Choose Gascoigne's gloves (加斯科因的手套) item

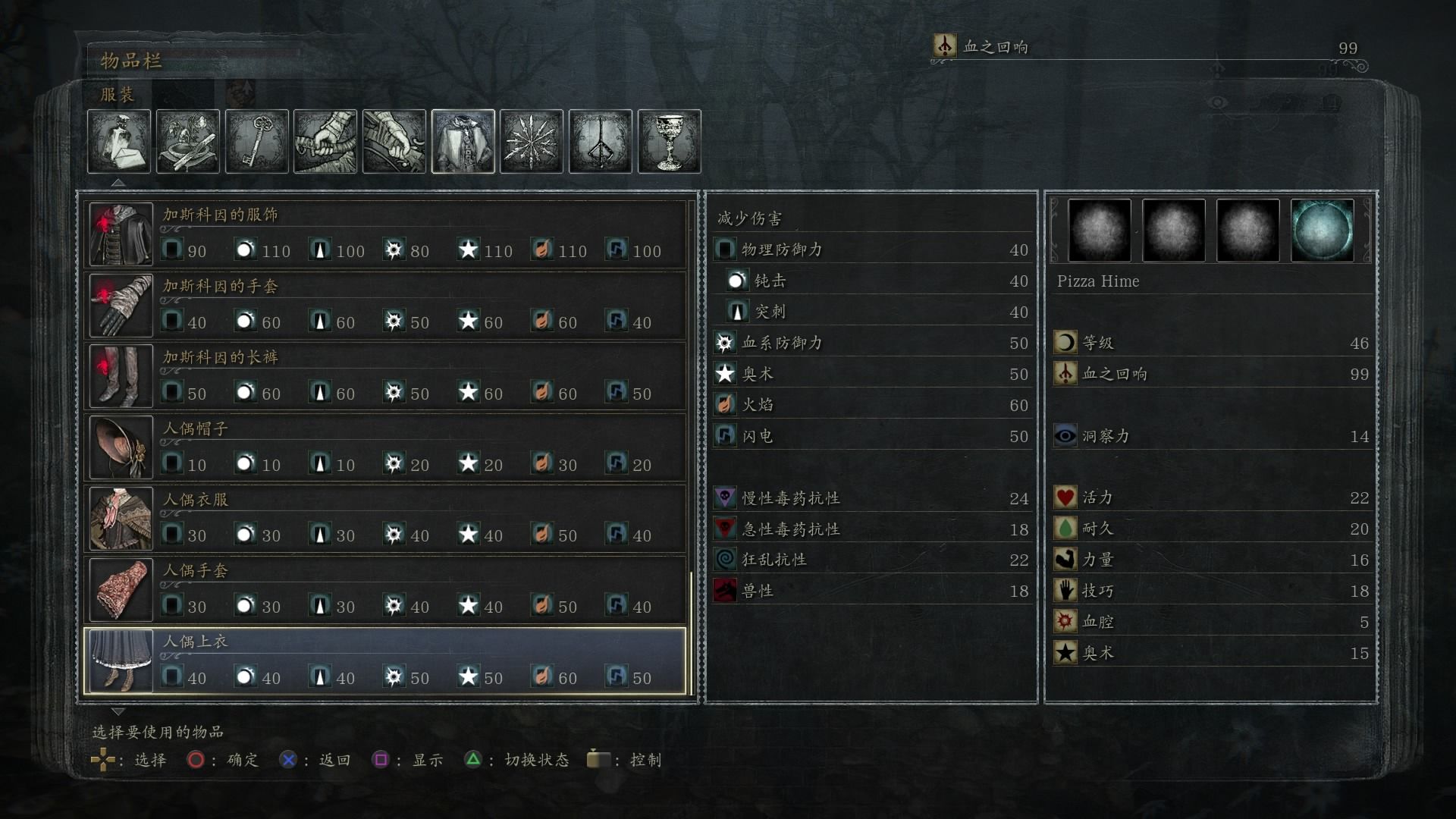pos(385,306)
